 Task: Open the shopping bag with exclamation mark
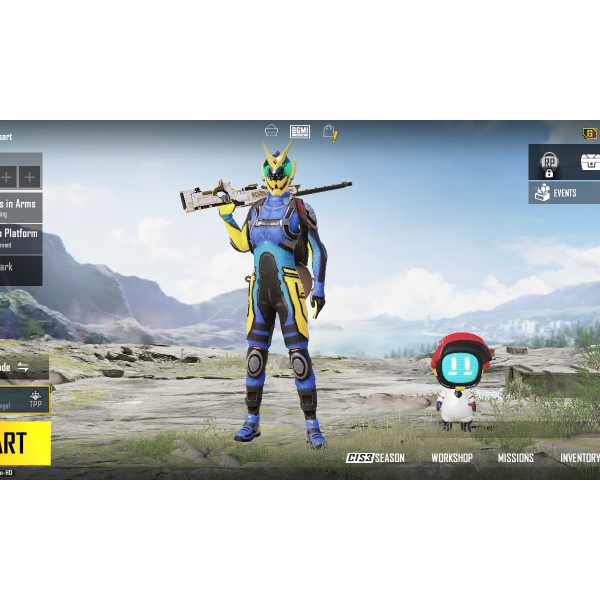[x=329, y=132]
